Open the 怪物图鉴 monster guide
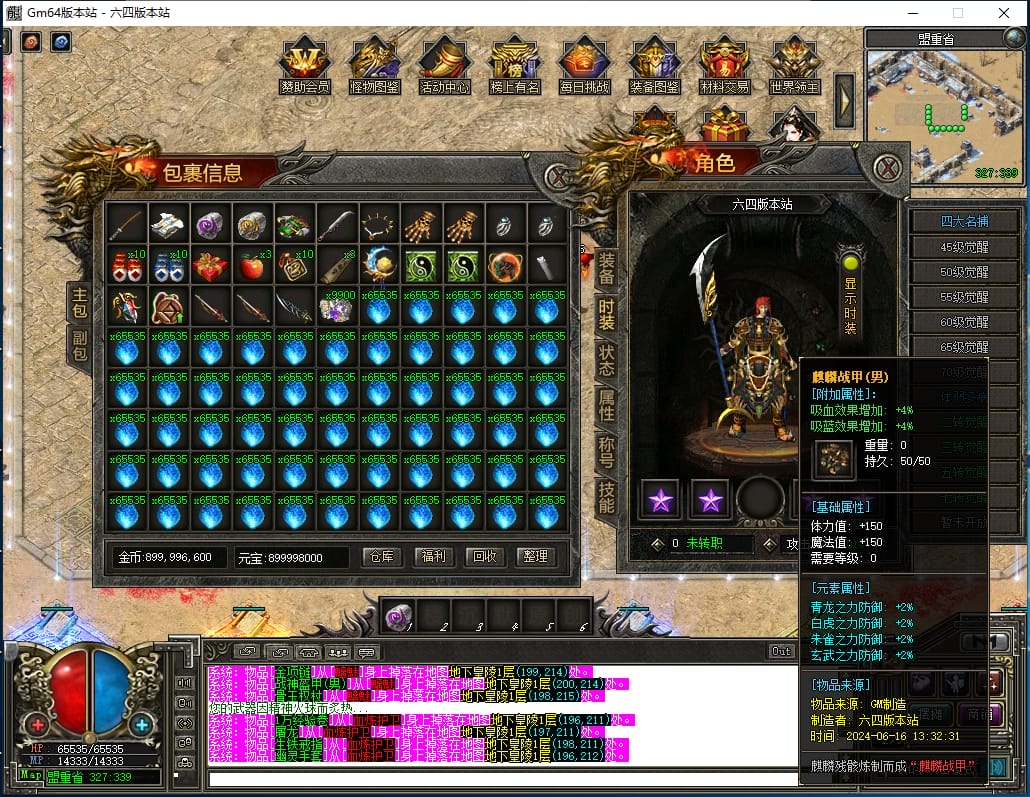The height and width of the screenshot is (797, 1030). click(375, 66)
